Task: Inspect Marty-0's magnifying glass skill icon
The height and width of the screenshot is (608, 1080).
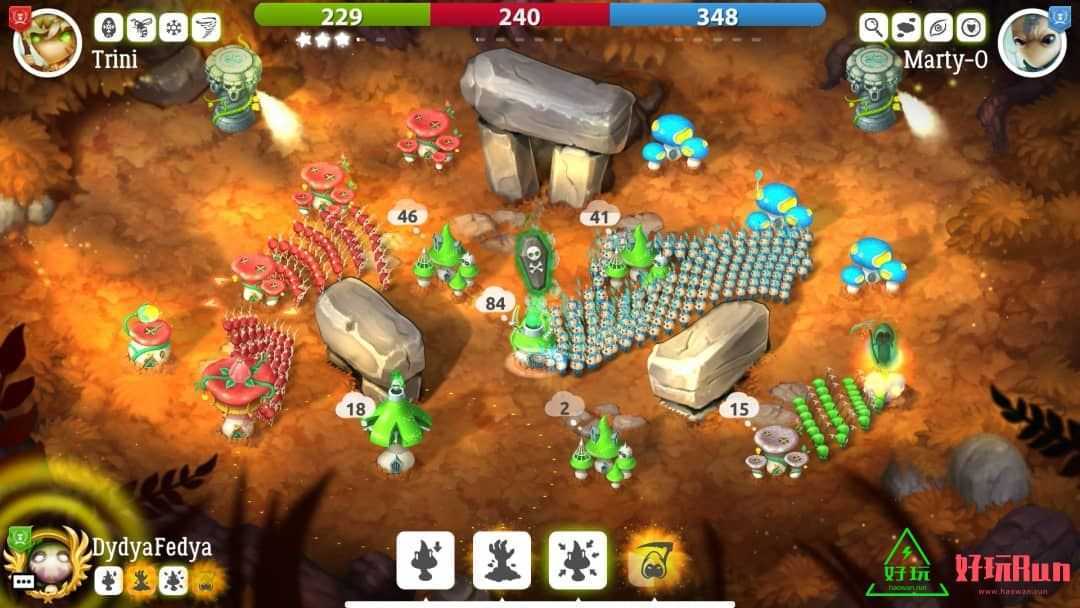Action: point(874,27)
